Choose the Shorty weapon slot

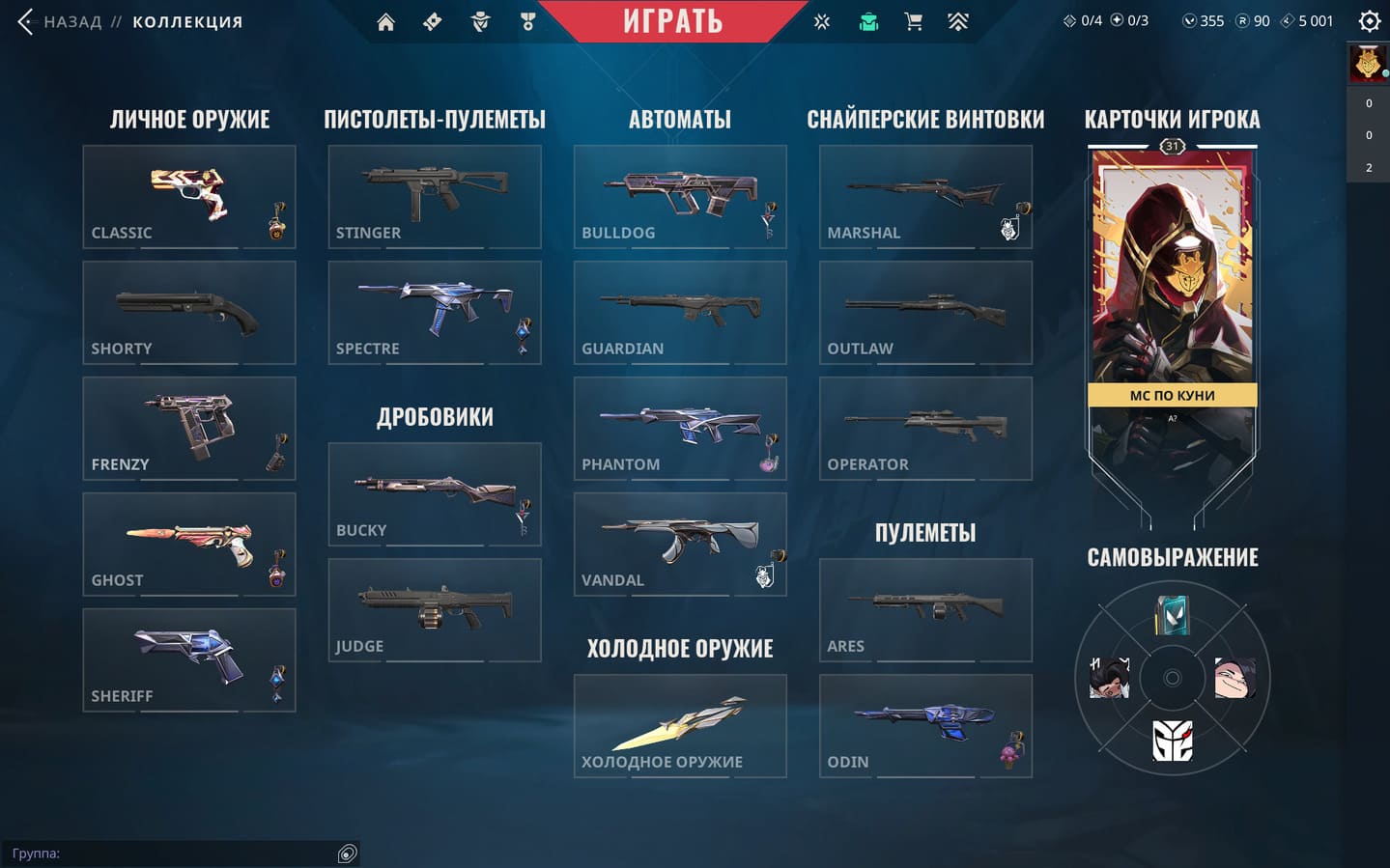(x=188, y=313)
